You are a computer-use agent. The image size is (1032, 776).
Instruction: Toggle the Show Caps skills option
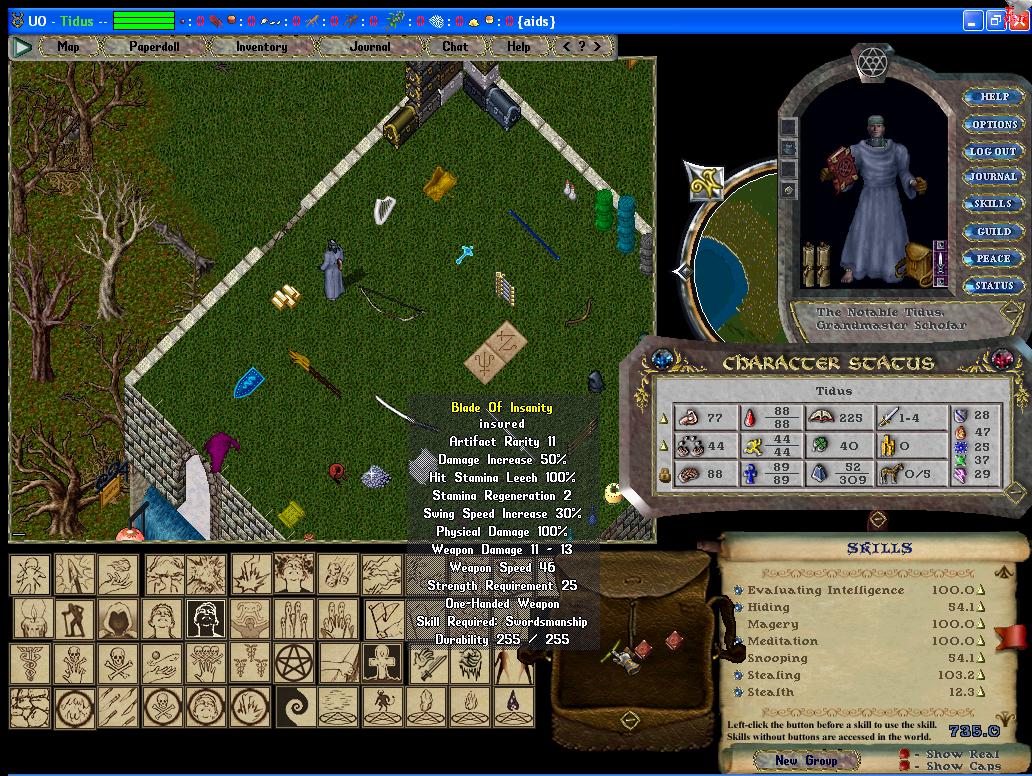click(x=904, y=767)
